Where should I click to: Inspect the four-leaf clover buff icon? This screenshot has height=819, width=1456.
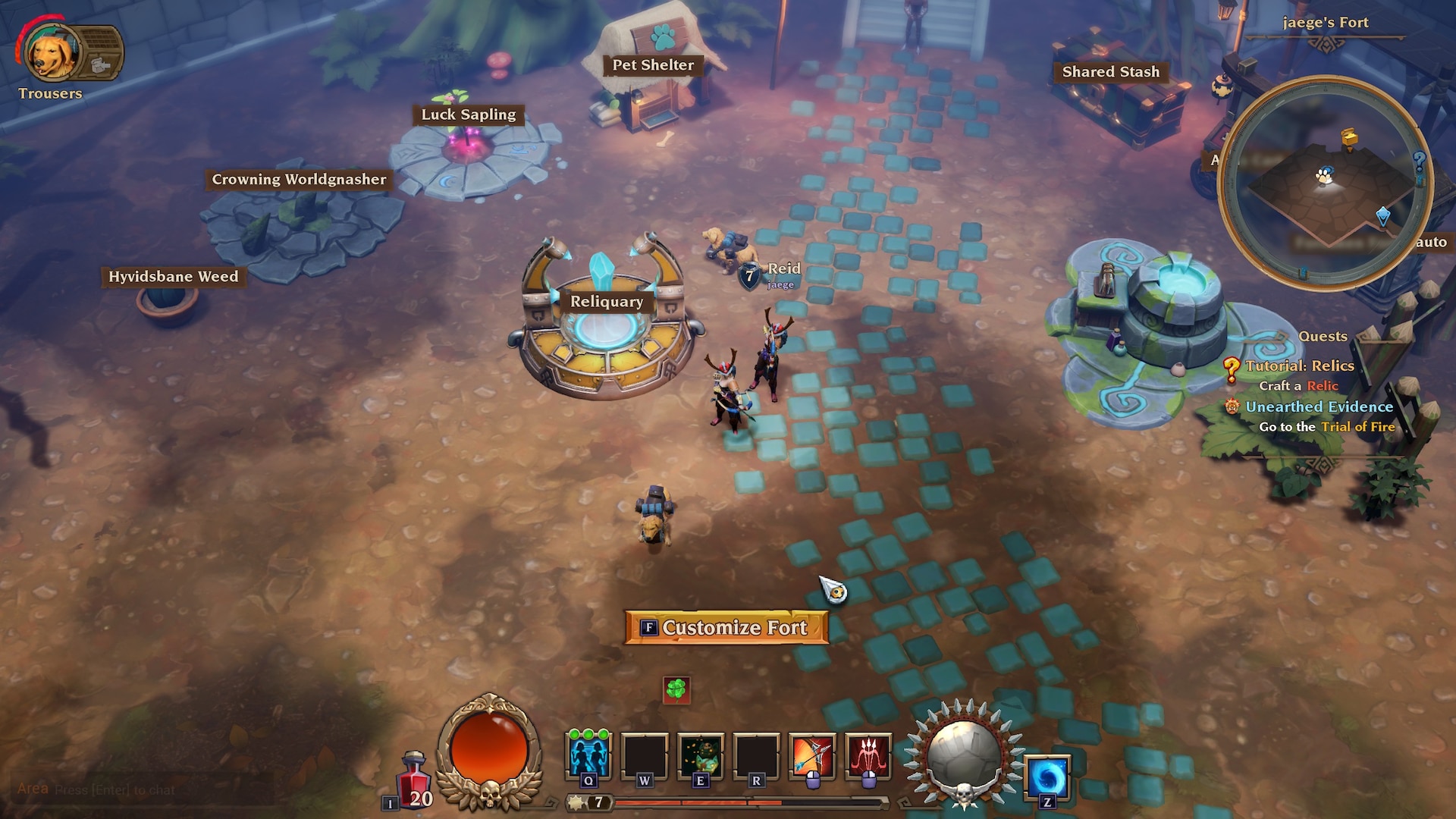click(x=676, y=689)
